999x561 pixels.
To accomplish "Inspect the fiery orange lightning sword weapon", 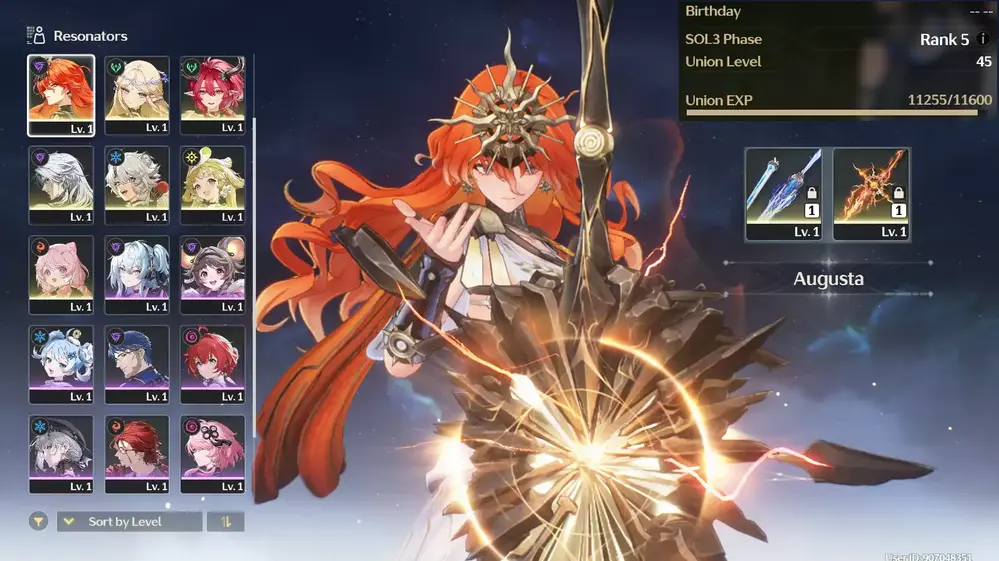I will tap(871, 194).
